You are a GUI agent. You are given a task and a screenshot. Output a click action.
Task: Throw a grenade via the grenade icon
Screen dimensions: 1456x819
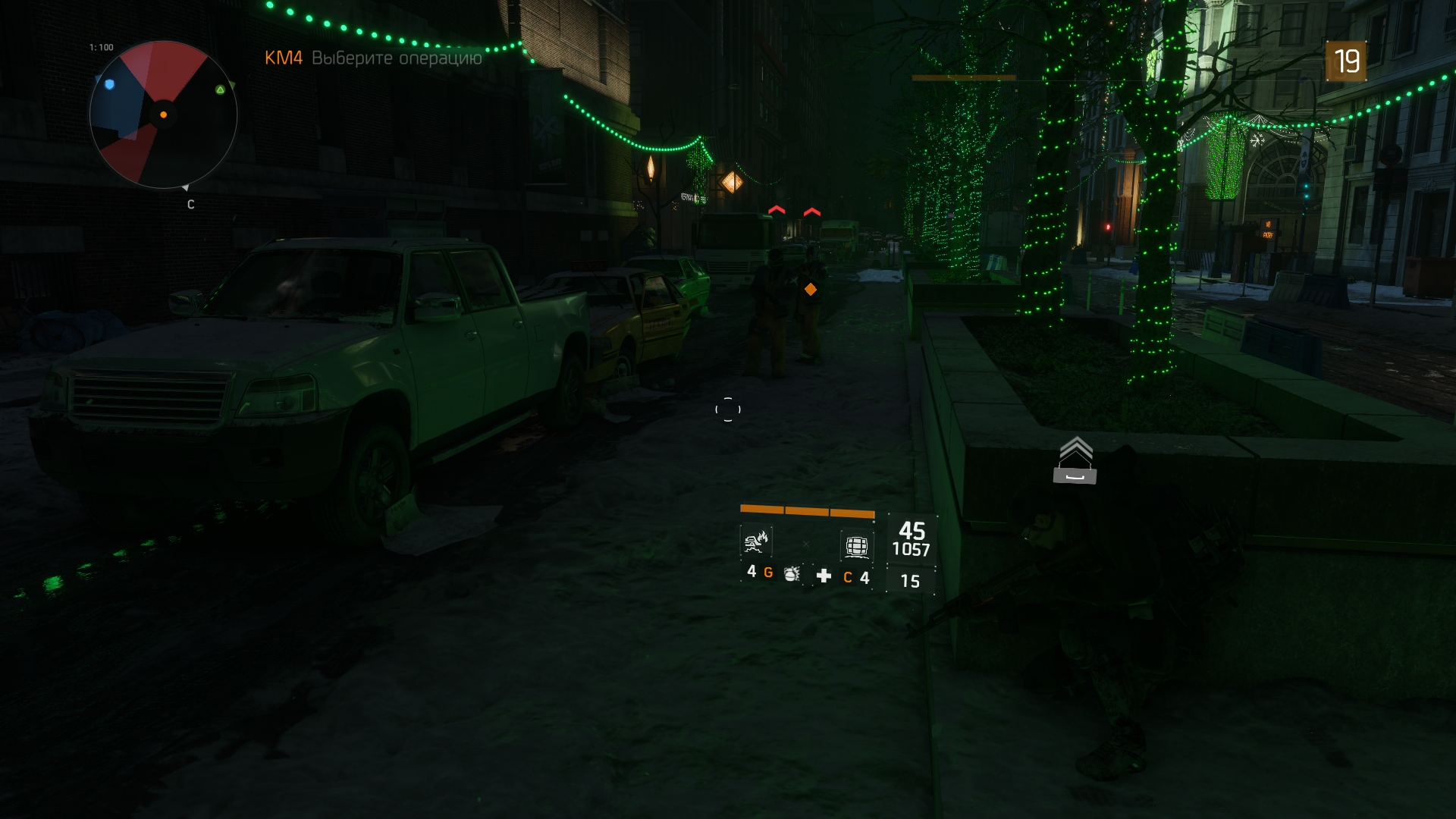point(792,574)
